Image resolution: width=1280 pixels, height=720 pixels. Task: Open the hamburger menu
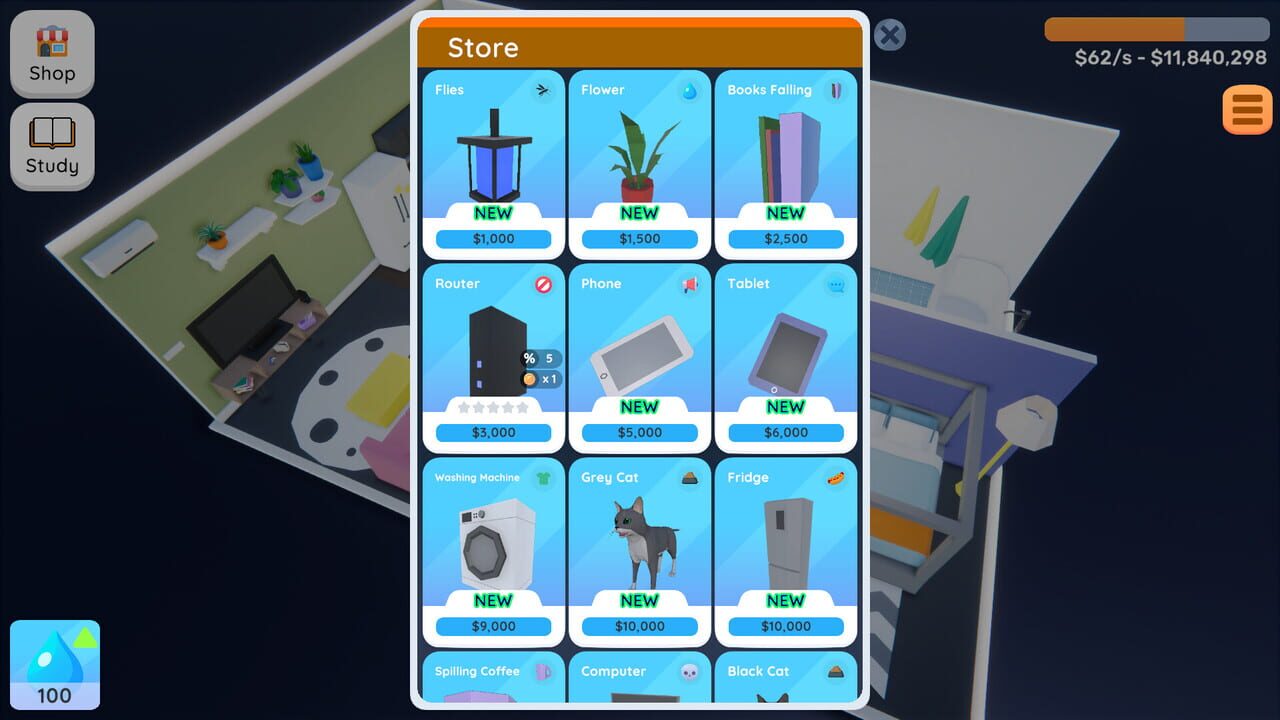tap(1245, 109)
